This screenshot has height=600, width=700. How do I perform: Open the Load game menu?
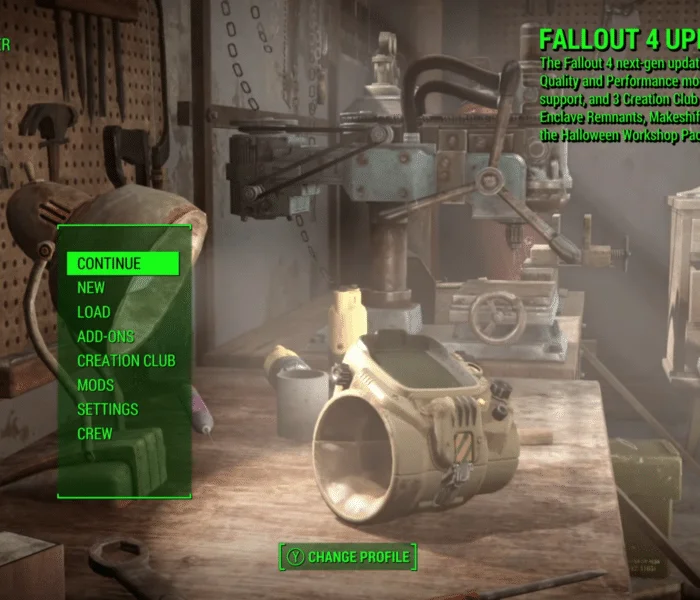click(94, 312)
